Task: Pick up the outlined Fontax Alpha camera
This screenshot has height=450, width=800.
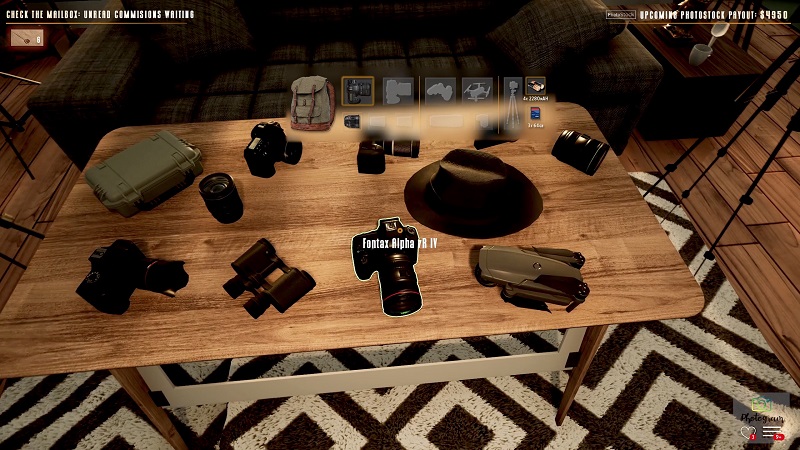Action: 393,268
